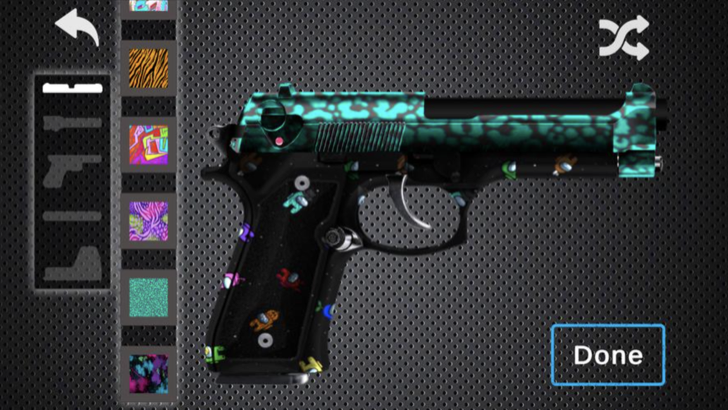Apply the teal glitter skin swatch
The height and width of the screenshot is (410, 728).
(148, 297)
